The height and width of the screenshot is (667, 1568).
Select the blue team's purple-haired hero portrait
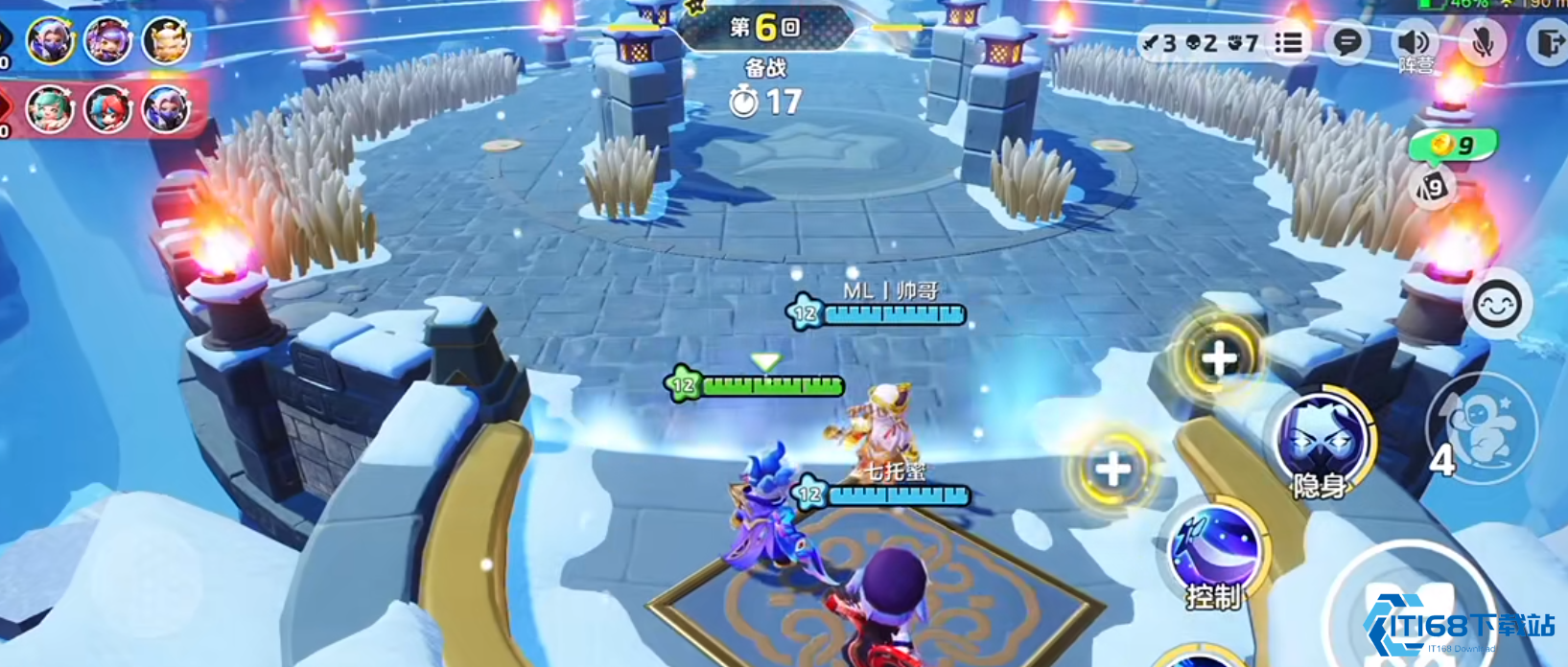tap(108, 40)
